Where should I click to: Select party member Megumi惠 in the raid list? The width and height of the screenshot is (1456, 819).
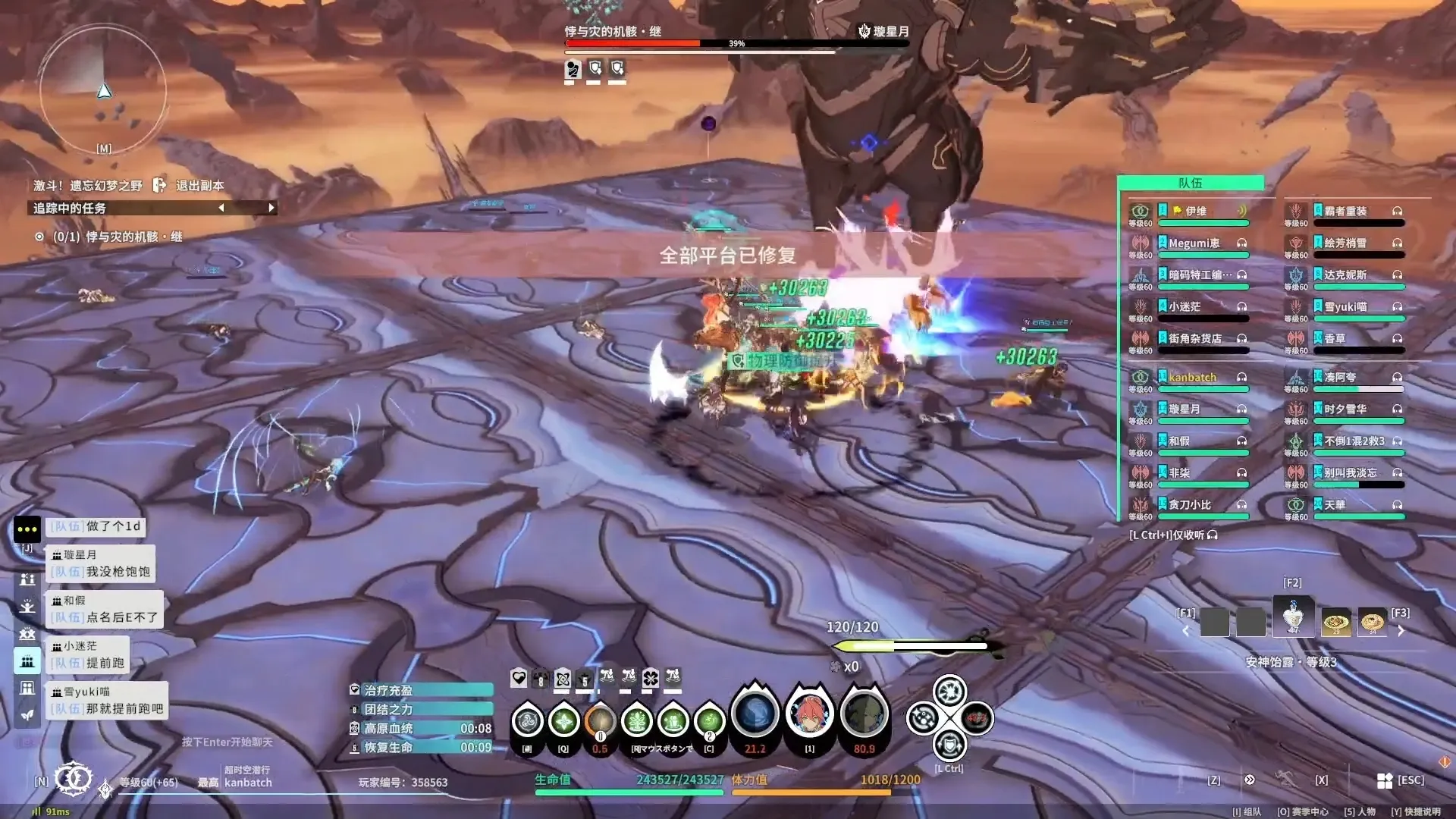click(x=1194, y=243)
